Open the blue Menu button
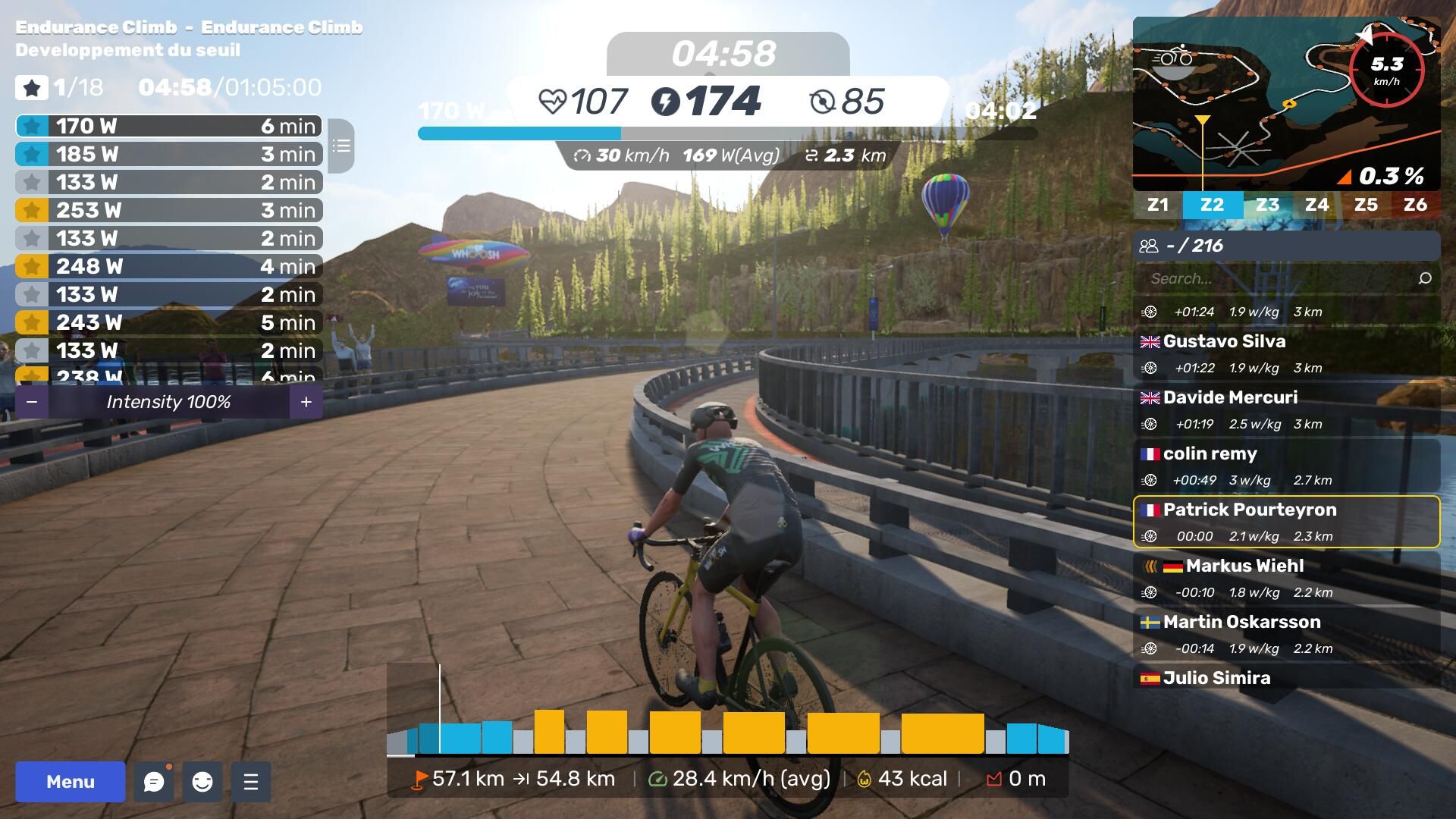Viewport: 1456px width, 819px height. point(70,782)
